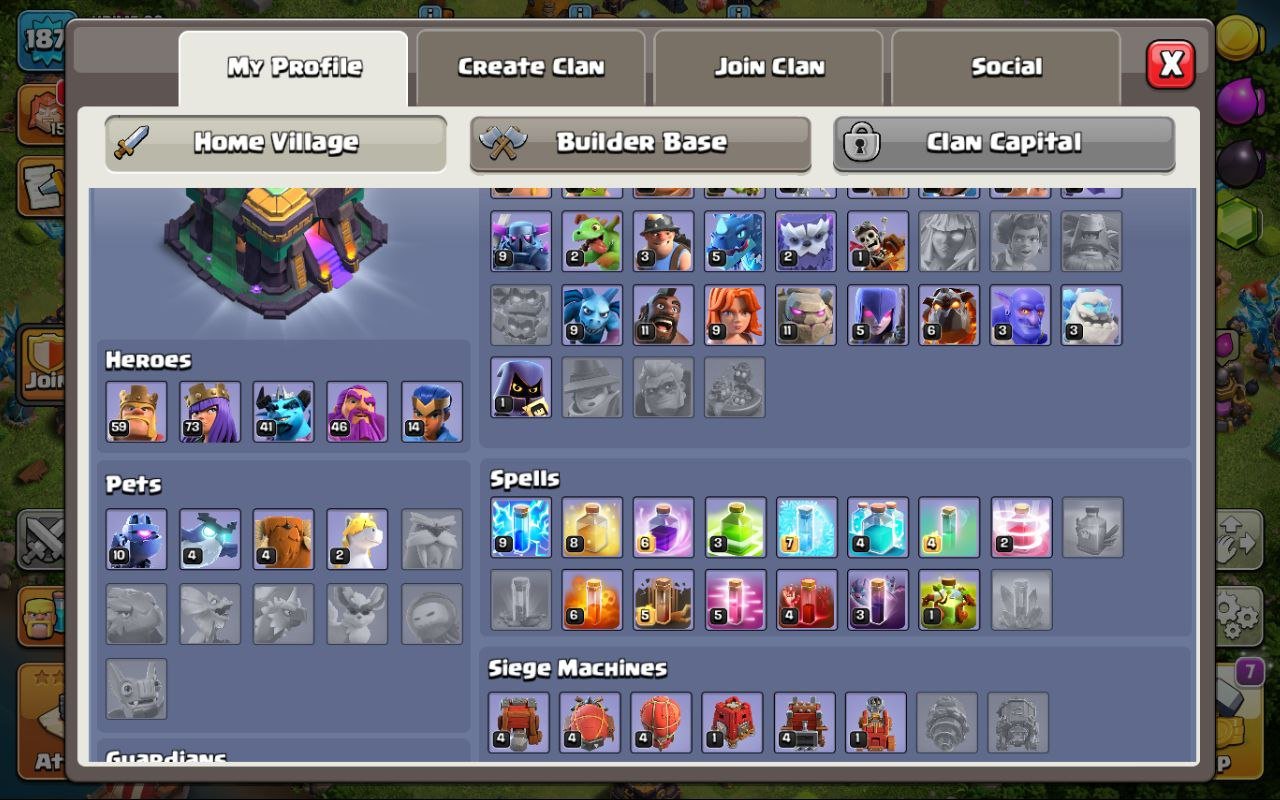Select the Battle Blimp siege machine

pos(593,720)
